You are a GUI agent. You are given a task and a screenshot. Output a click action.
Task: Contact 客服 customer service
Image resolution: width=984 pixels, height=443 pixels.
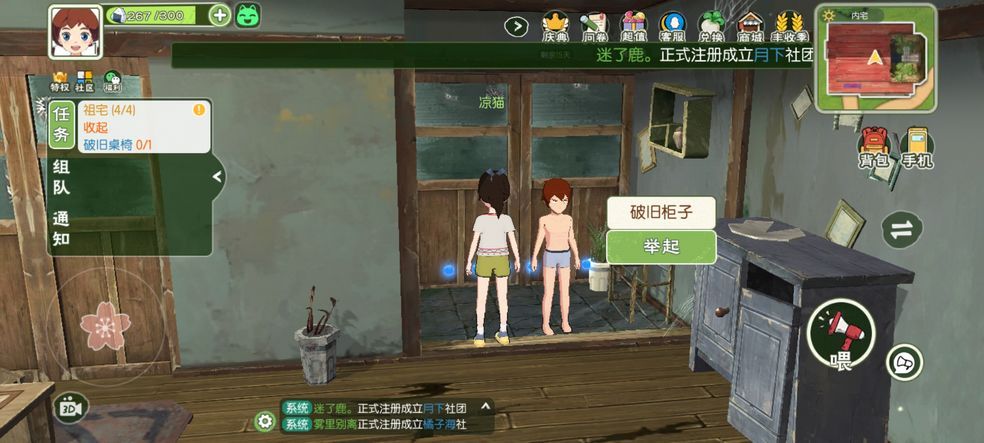[x=672, y=27]
